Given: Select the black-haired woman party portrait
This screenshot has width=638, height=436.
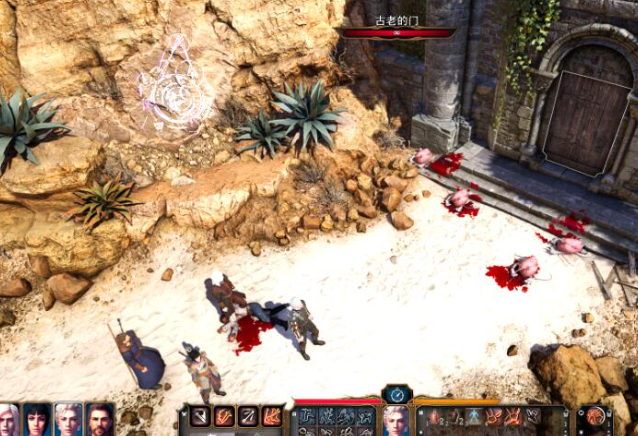Looking at the screenshot, I should 38,419.
